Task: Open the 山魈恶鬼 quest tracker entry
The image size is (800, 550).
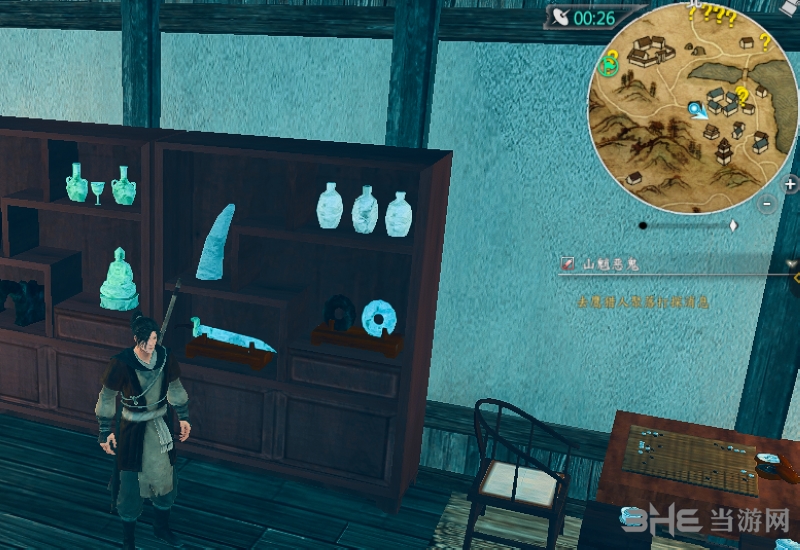Action: point(610,264)
